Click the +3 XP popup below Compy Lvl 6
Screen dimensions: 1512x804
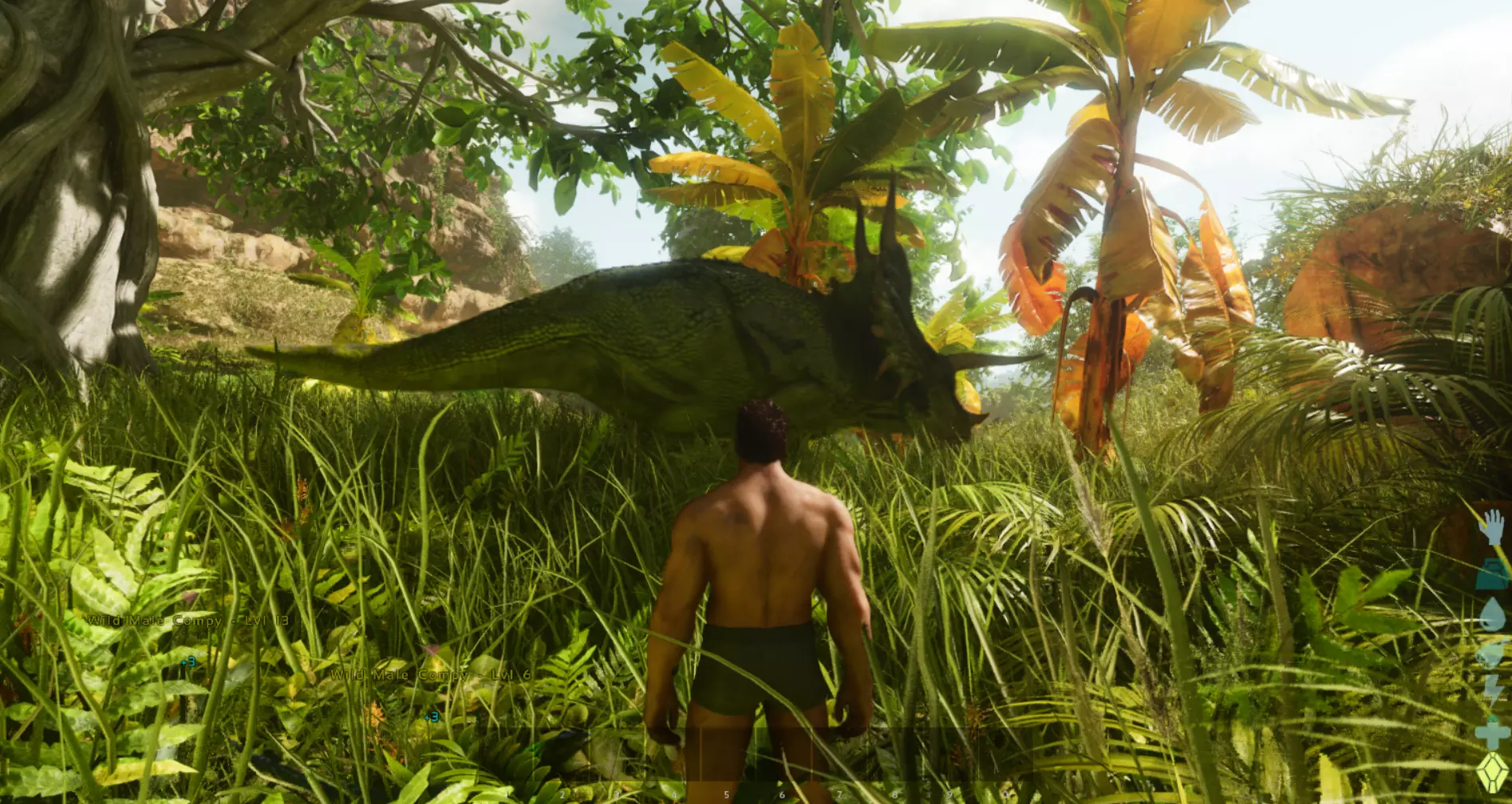(432, 716)
